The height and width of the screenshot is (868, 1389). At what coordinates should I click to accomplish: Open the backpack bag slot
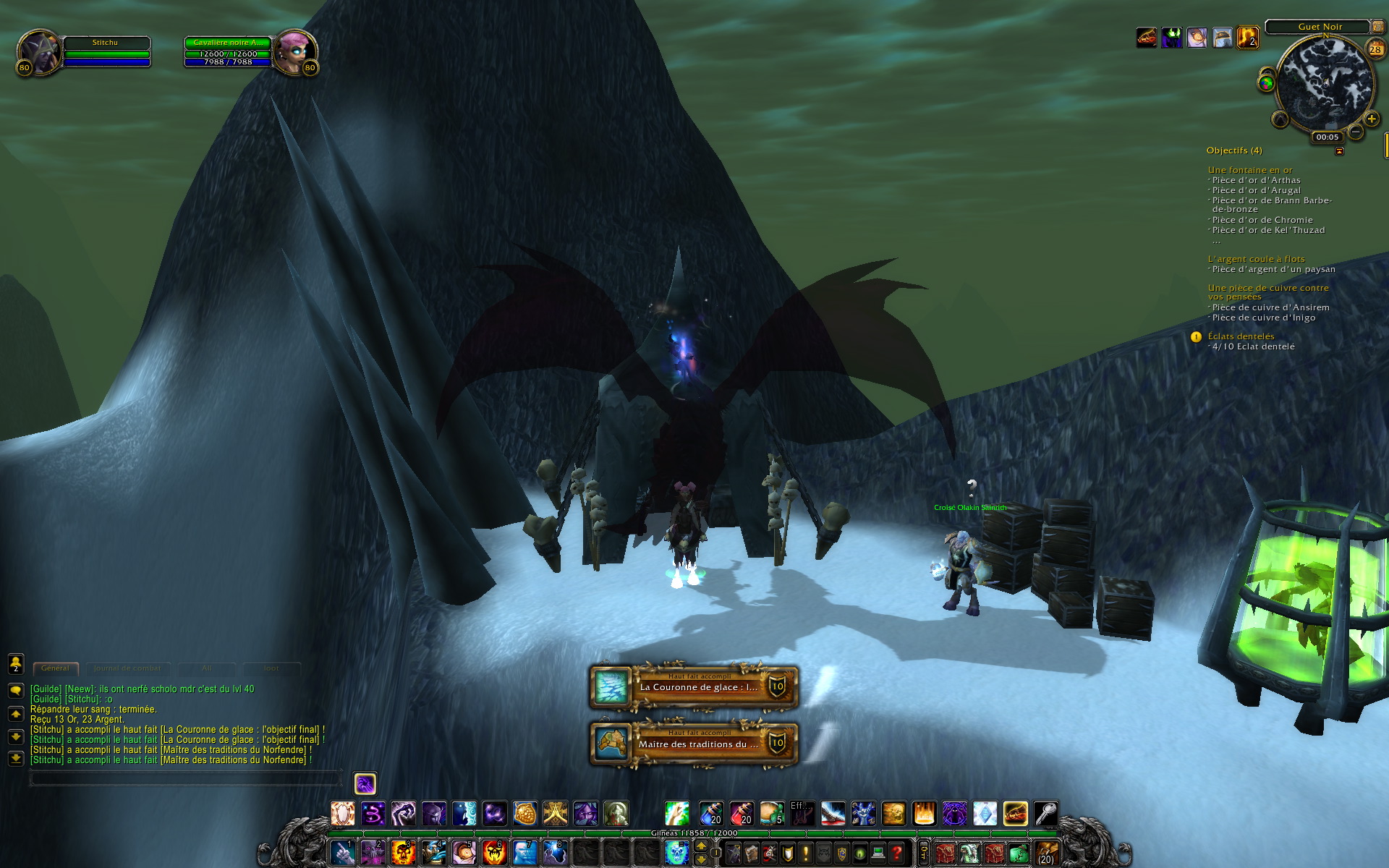(x=1046, y=853)
